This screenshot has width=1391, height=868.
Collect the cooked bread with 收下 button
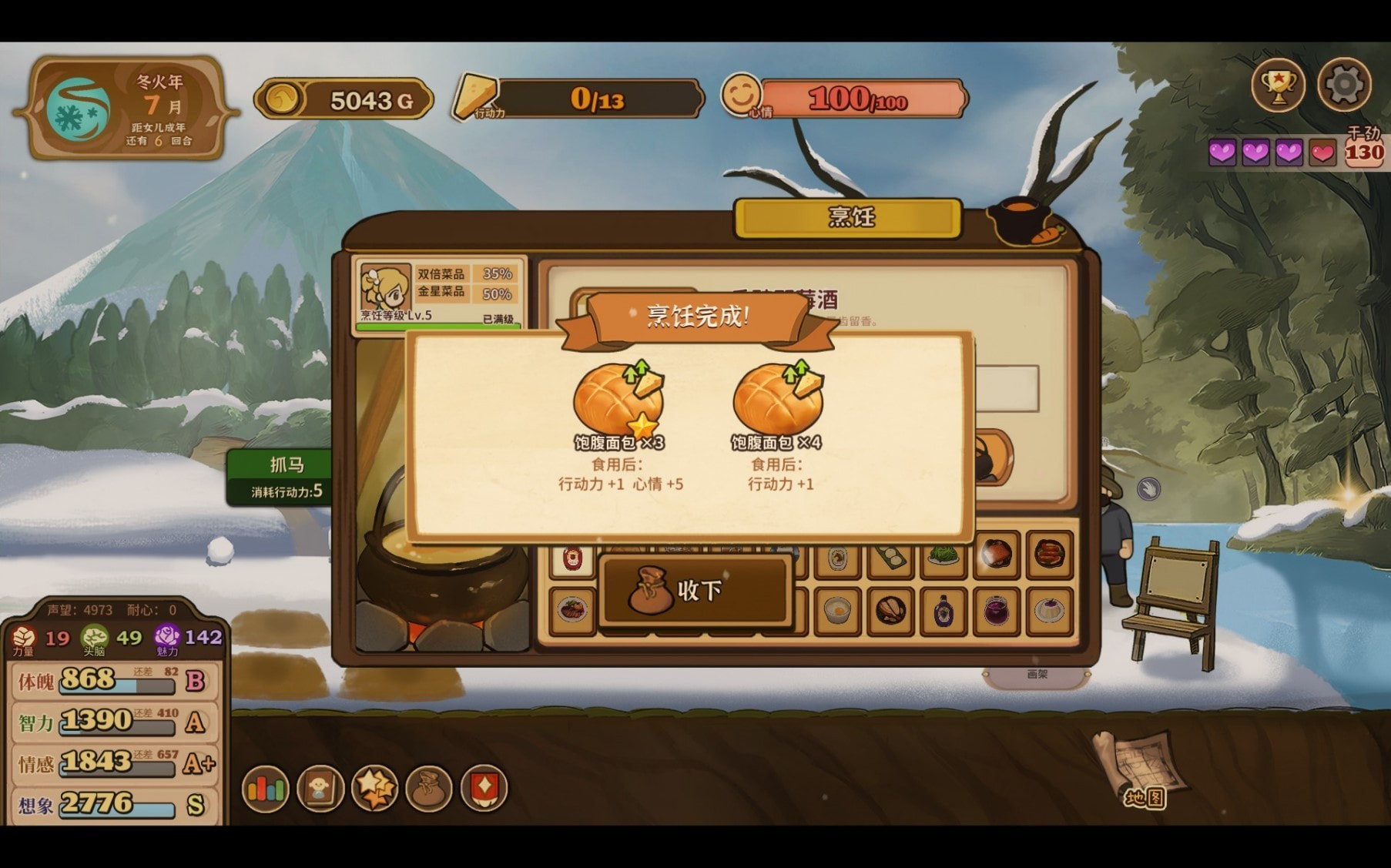click(695, 591)
